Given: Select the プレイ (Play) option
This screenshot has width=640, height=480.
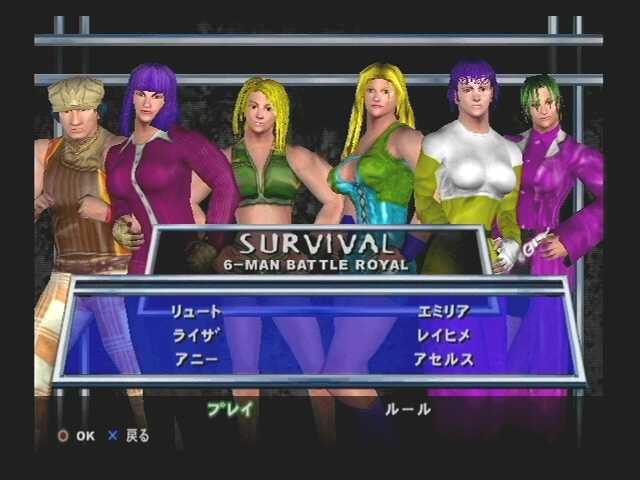Looking at the screenshot, I should [x=230, y=408].
